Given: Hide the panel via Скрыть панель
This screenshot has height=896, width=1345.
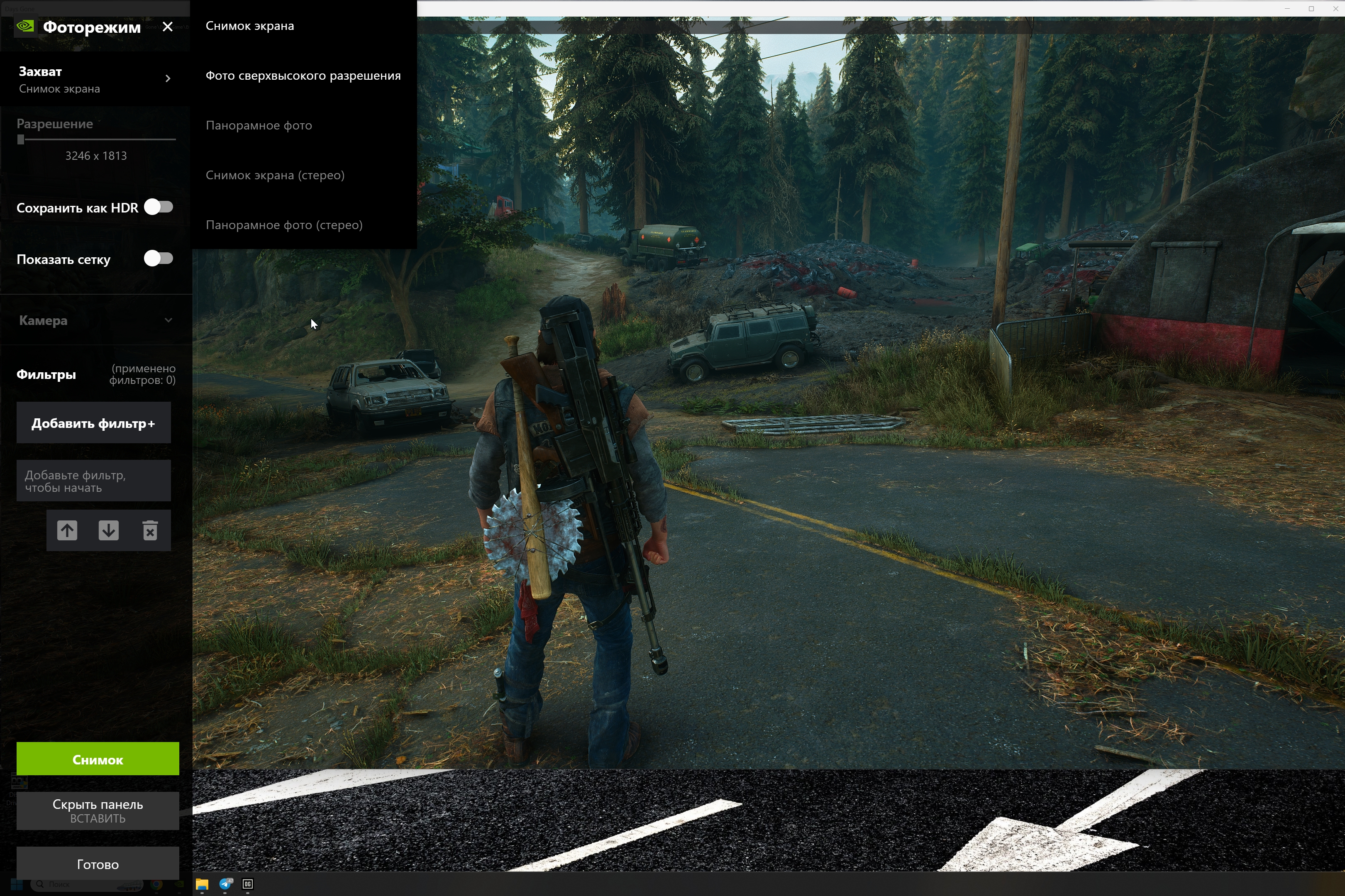Looking at the screenshot, I should coord(98,810).
